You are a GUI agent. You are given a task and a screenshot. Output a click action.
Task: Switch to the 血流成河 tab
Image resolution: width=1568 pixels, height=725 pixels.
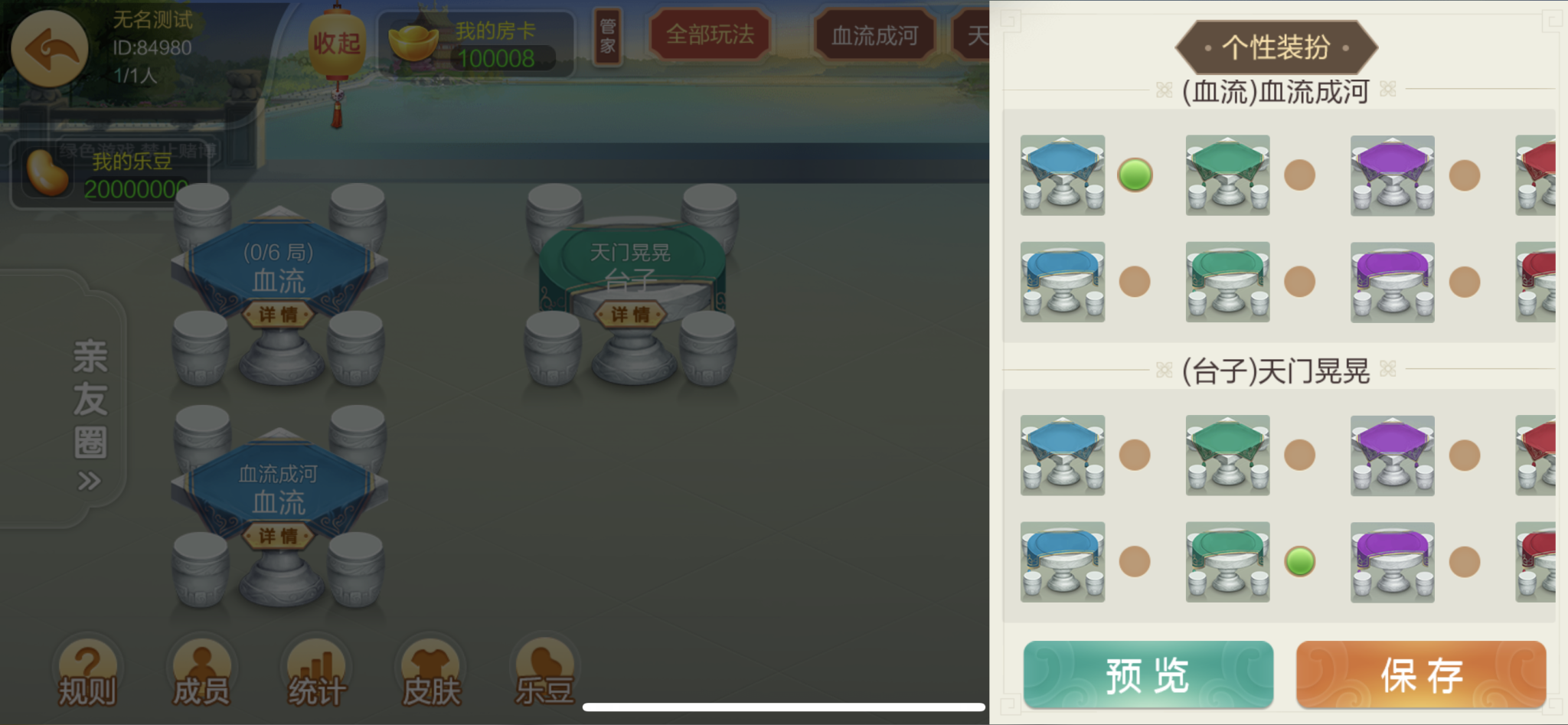(x=873, y=34)
